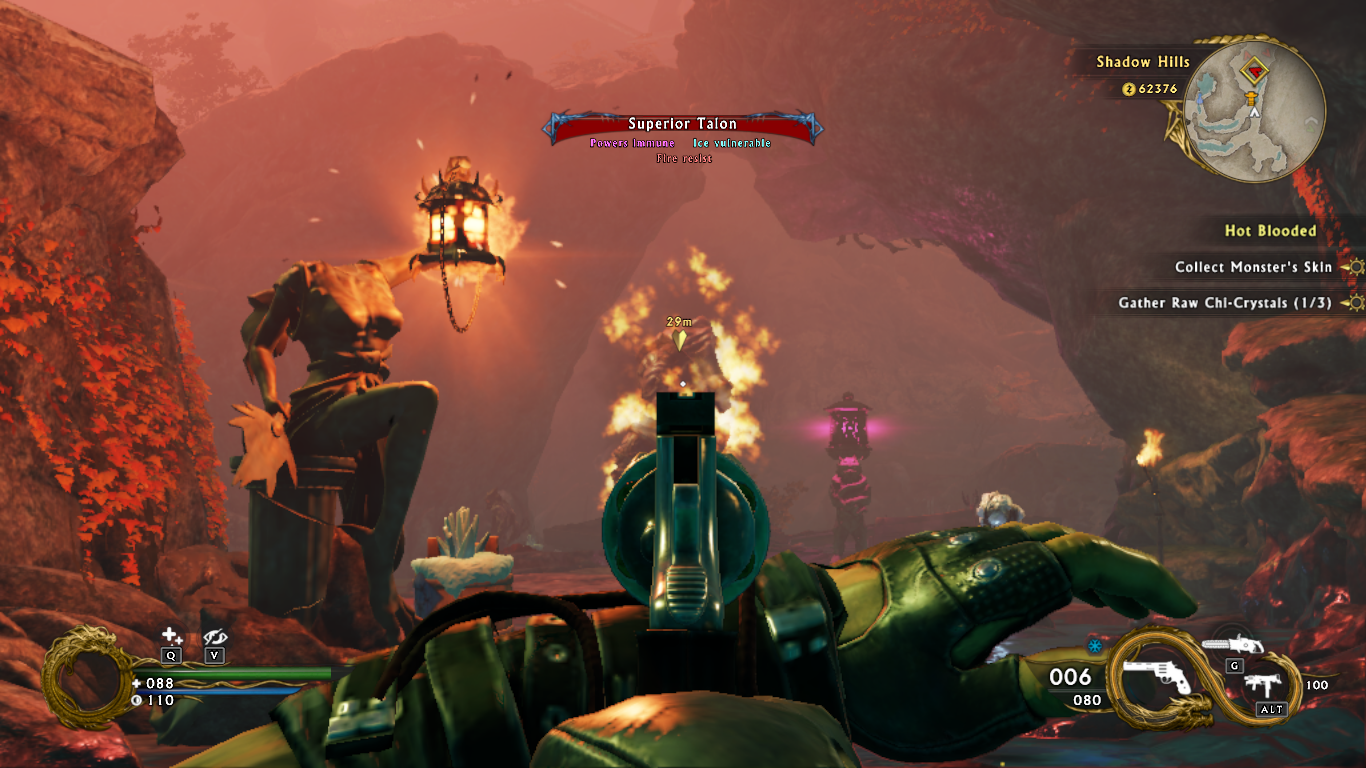This screenshot has height=768, width=1366.
Task: Click the blue snowflake ice element icon
Action: (1095, 646)
